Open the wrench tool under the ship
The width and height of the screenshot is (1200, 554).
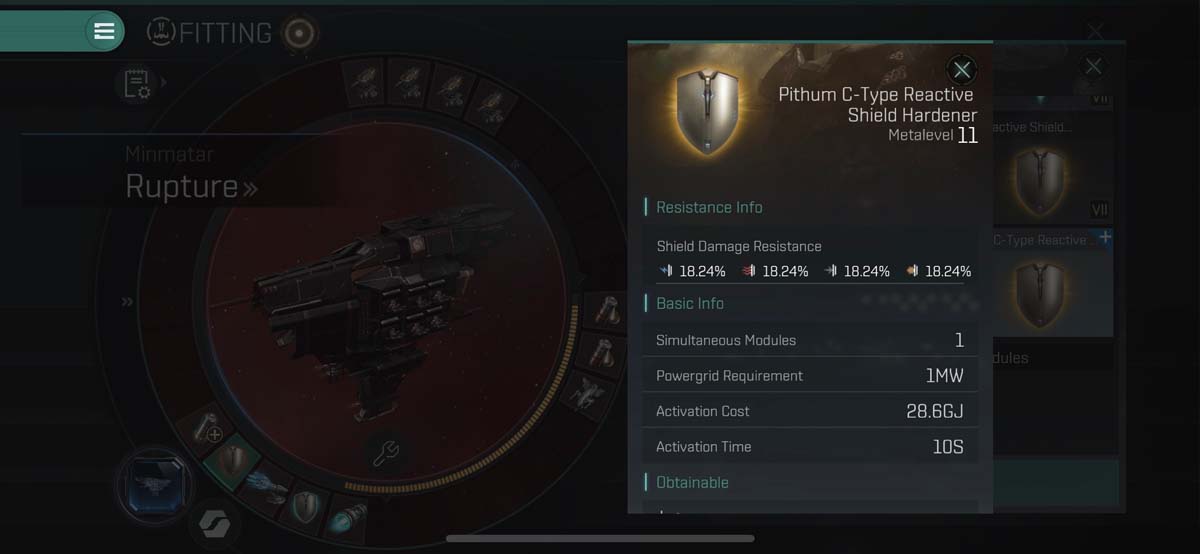pos(386,452)
